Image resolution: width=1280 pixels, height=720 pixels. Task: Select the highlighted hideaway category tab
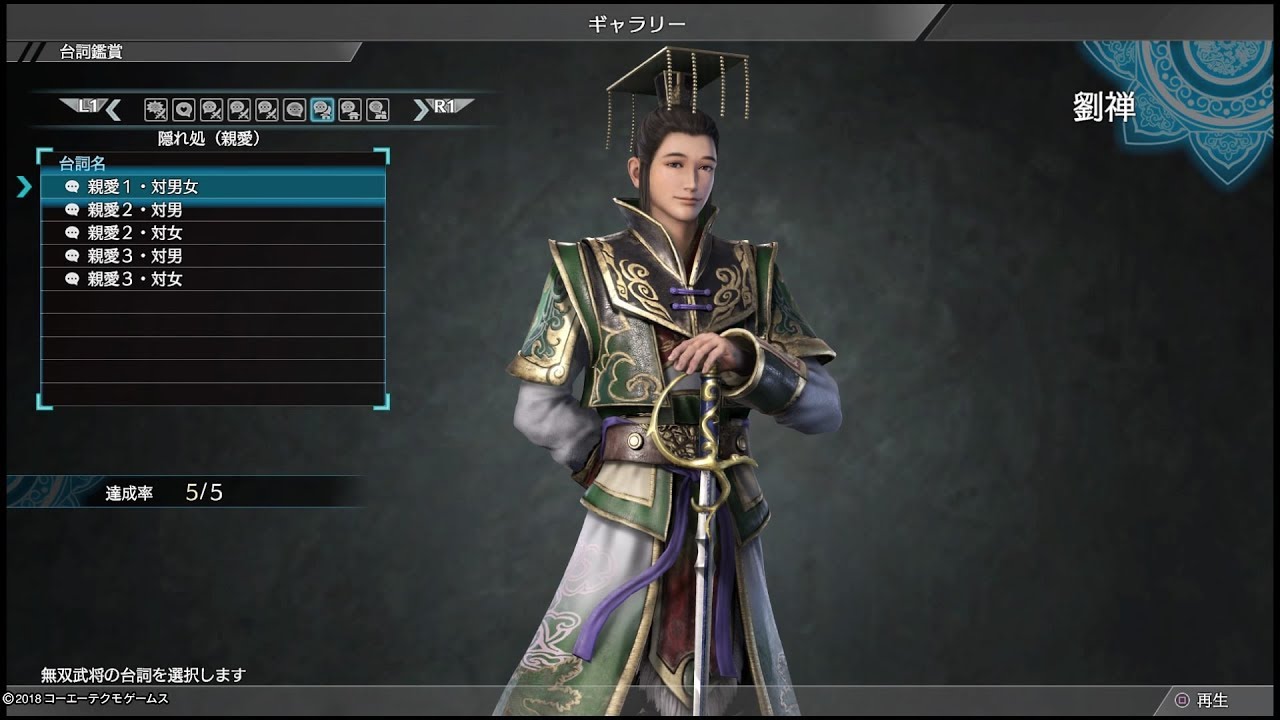click(x=322, y=109)
